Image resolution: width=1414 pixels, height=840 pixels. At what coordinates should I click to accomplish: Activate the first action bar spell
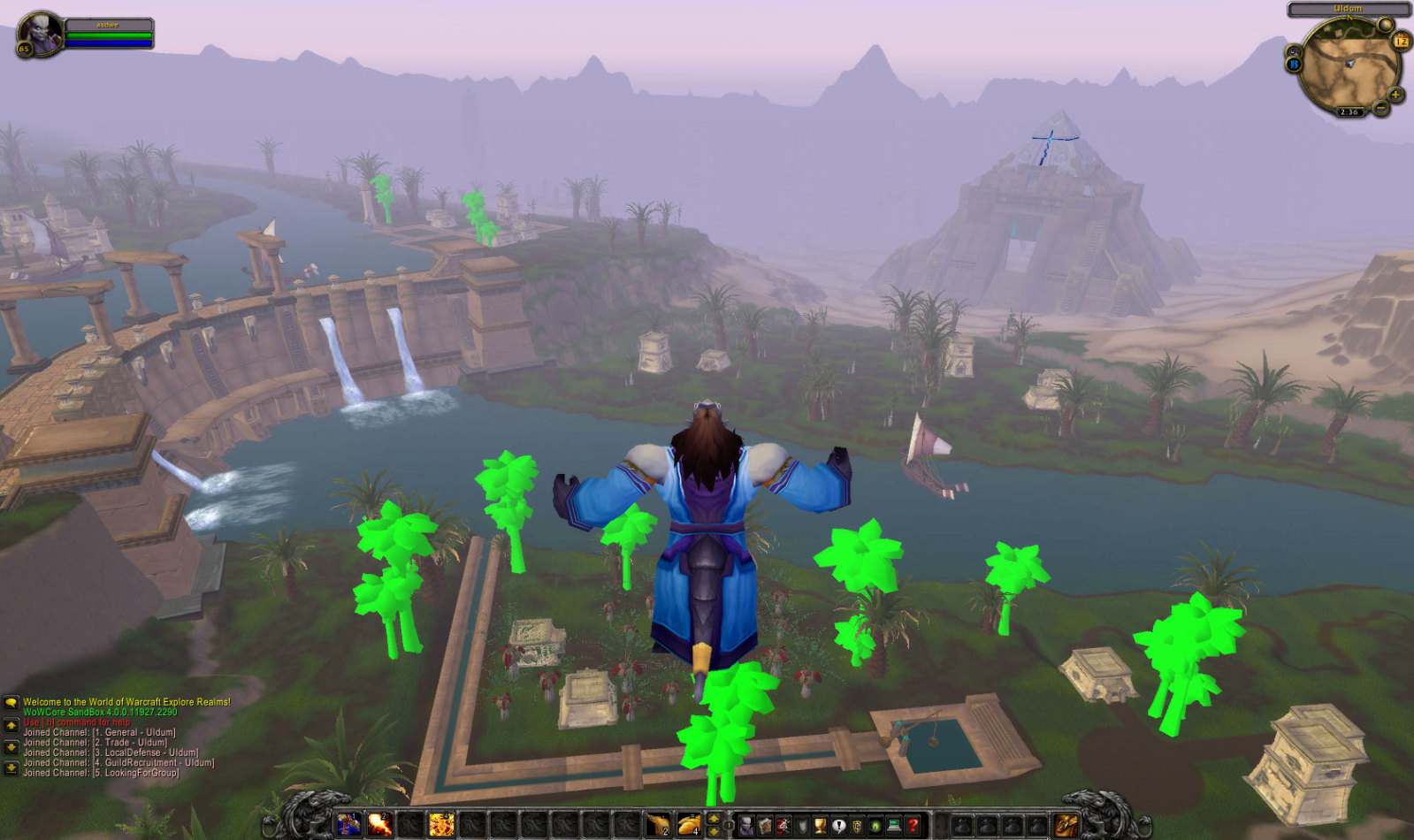point(348,825)
